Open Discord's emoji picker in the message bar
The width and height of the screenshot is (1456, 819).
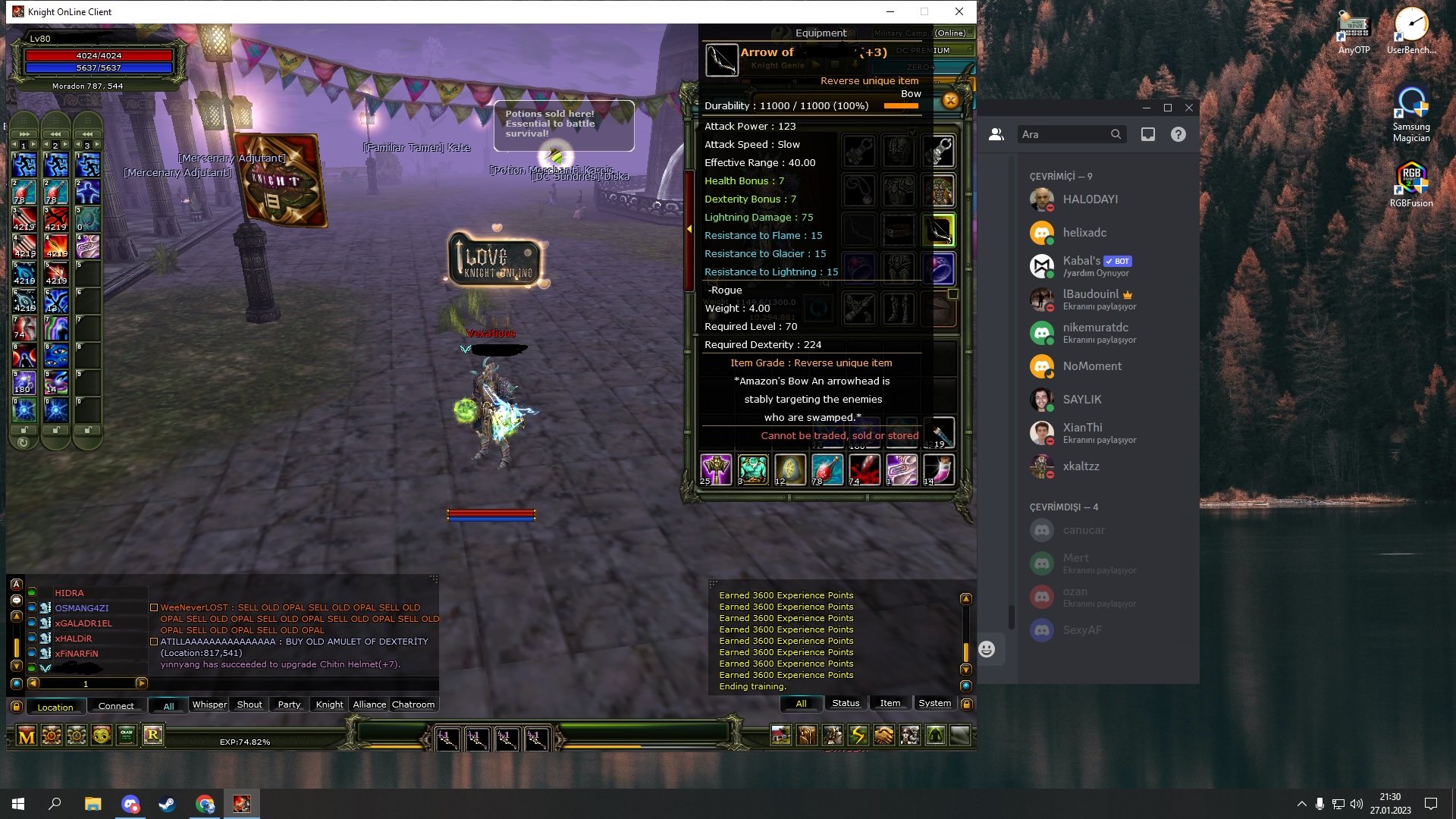[986, 649]
